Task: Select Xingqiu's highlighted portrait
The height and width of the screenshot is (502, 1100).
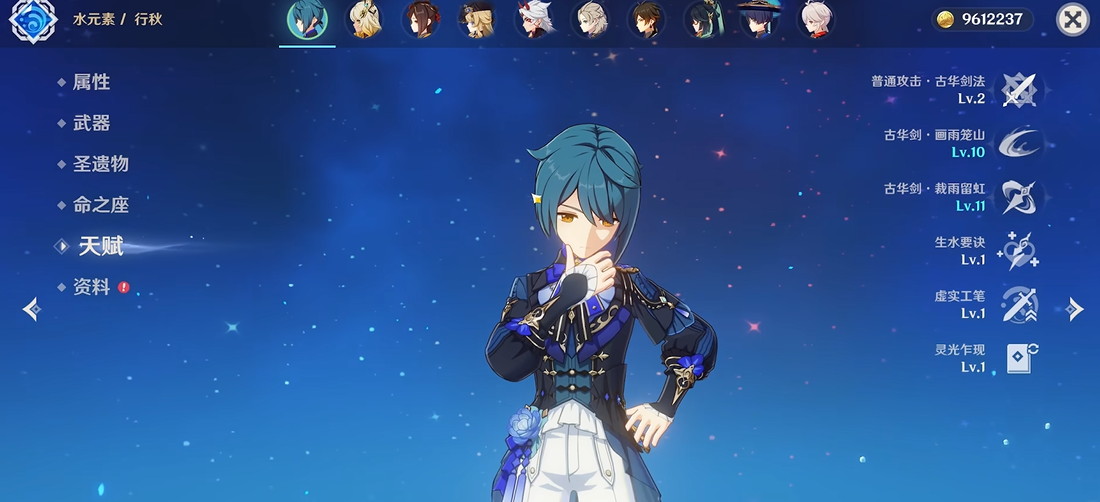Action: (x=307, y=20)
